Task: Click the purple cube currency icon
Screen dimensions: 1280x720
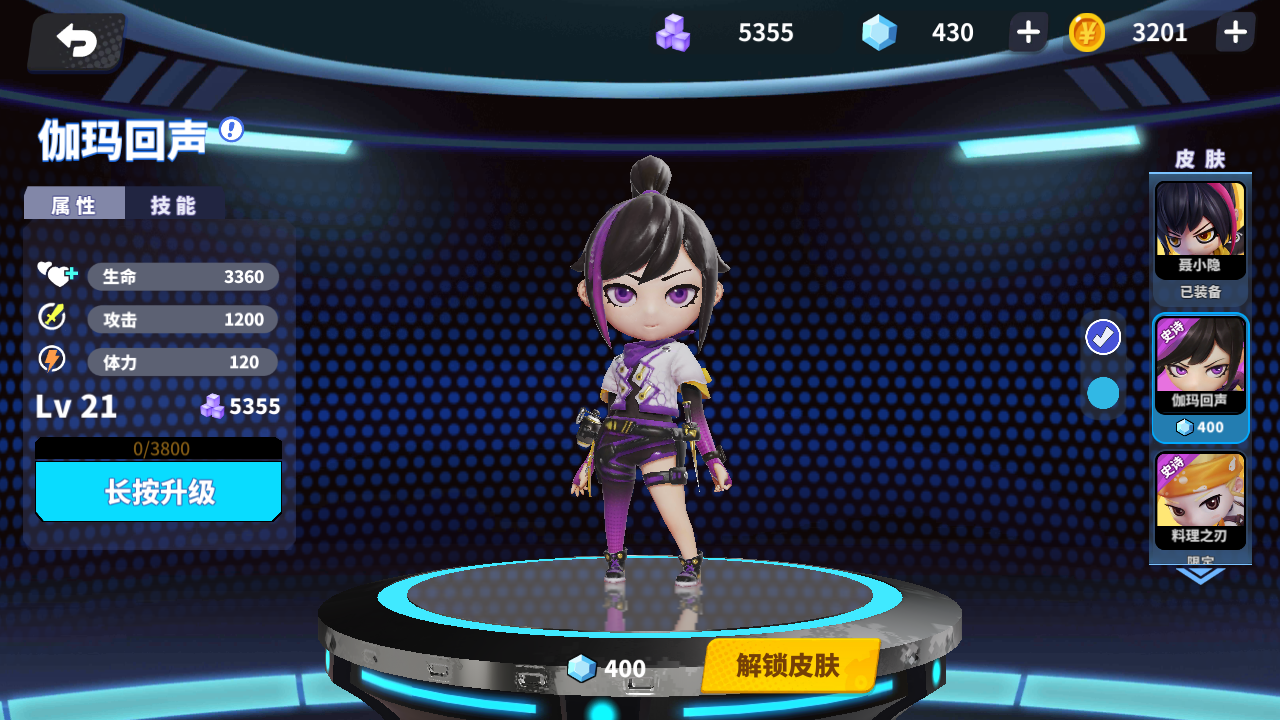Action: [673, 32]
